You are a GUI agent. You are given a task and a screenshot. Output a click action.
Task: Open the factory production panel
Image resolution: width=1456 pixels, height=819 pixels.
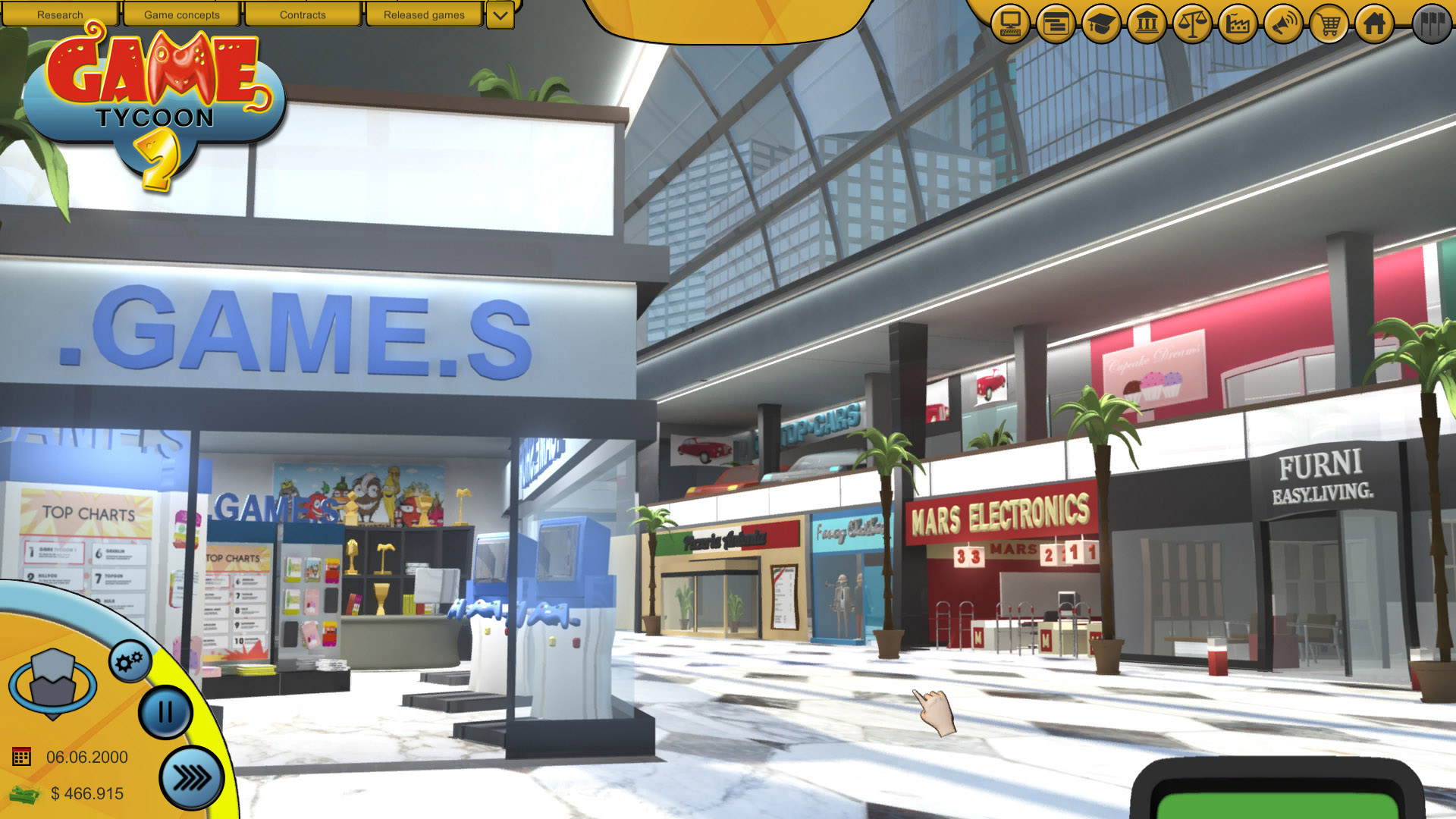pos(1238,24)
